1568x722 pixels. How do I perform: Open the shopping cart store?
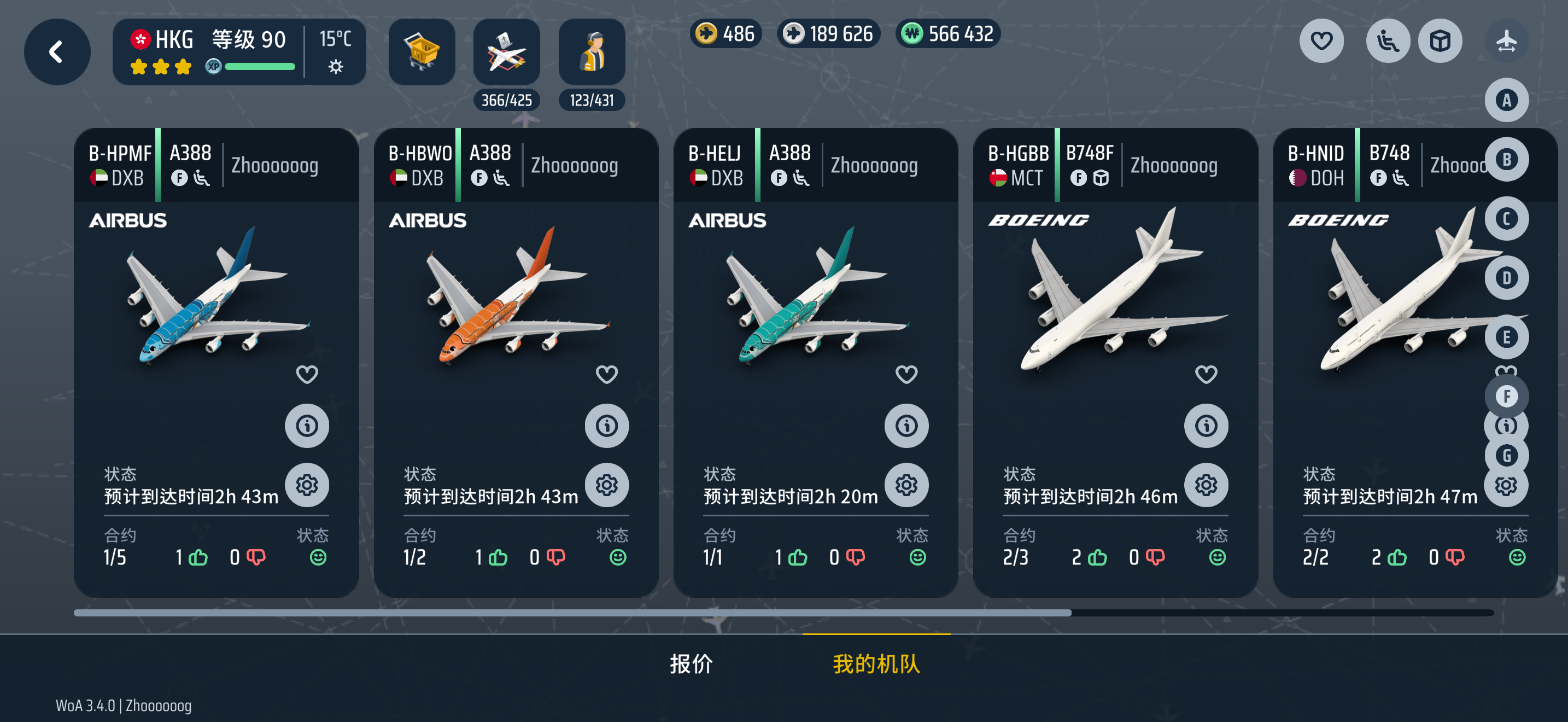tap(421, 52)
